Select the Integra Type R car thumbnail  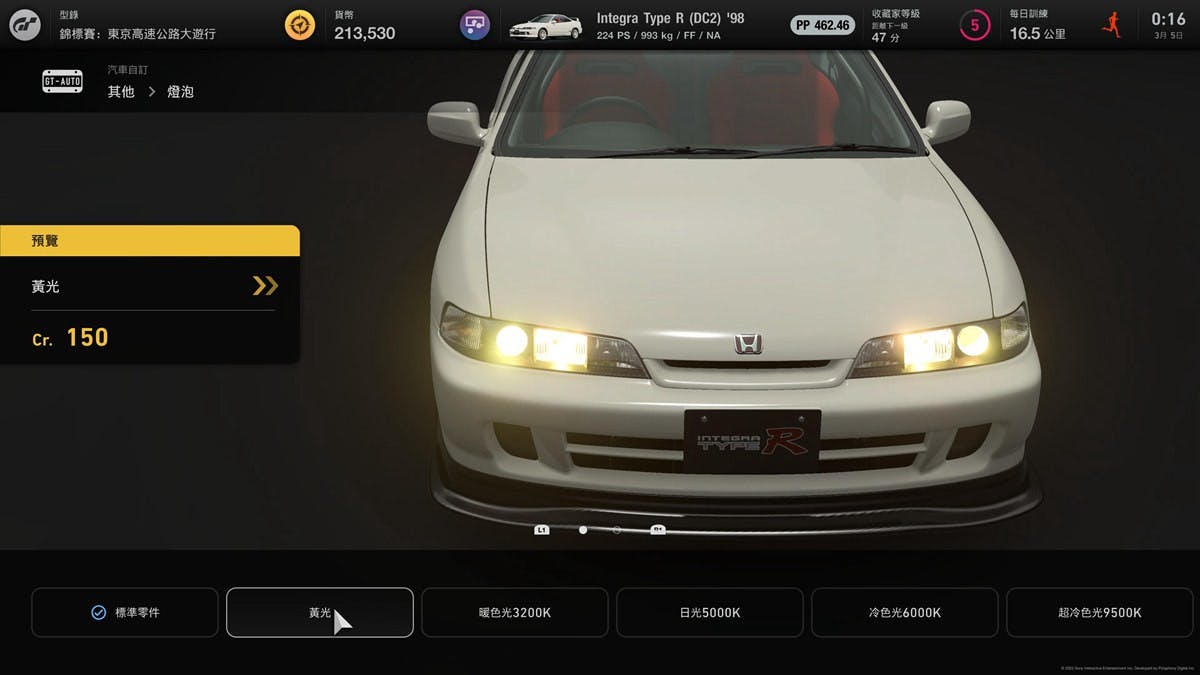click(545, 26)
